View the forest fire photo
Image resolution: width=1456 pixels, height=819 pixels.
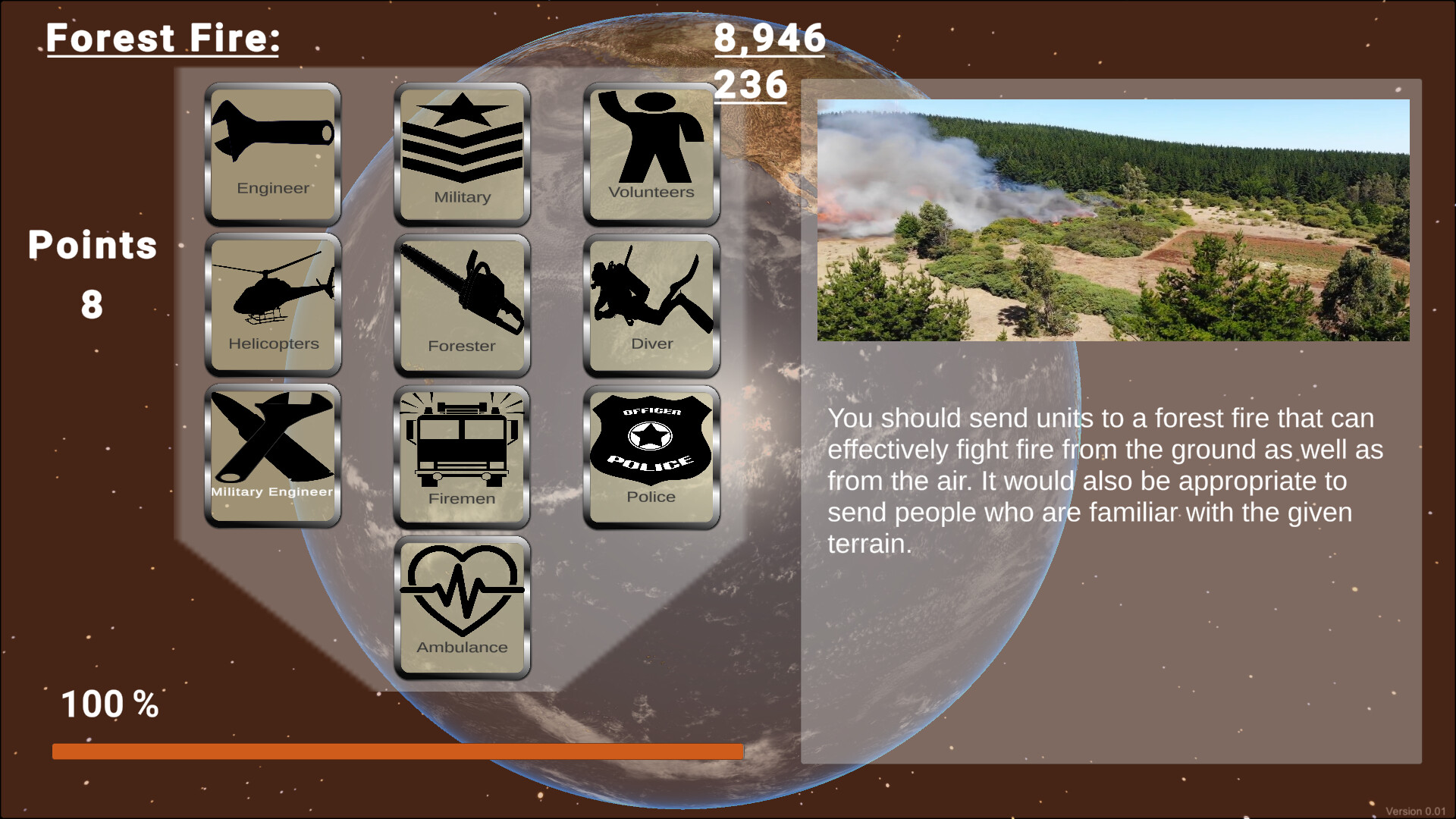[1112, 218]
